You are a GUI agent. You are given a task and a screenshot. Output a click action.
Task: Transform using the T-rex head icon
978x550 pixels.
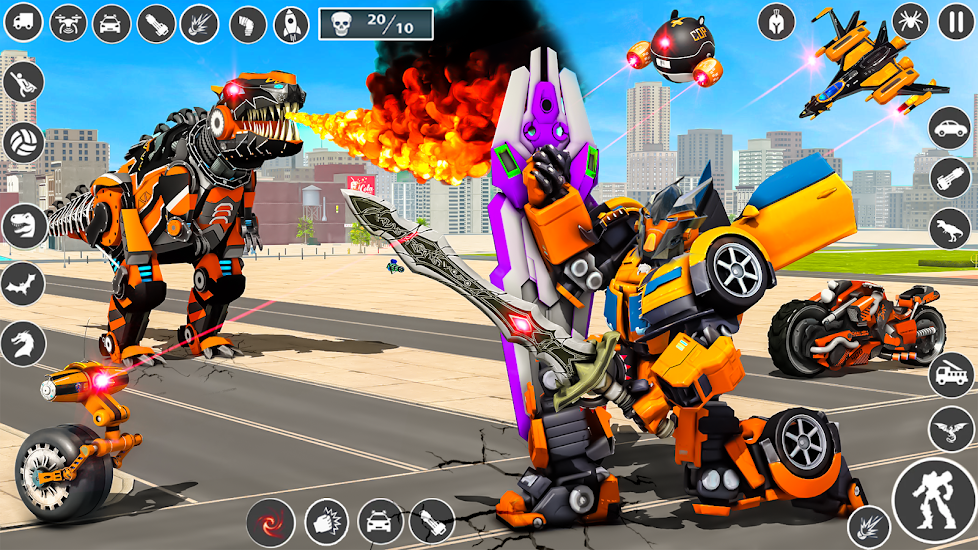(22, 225)
